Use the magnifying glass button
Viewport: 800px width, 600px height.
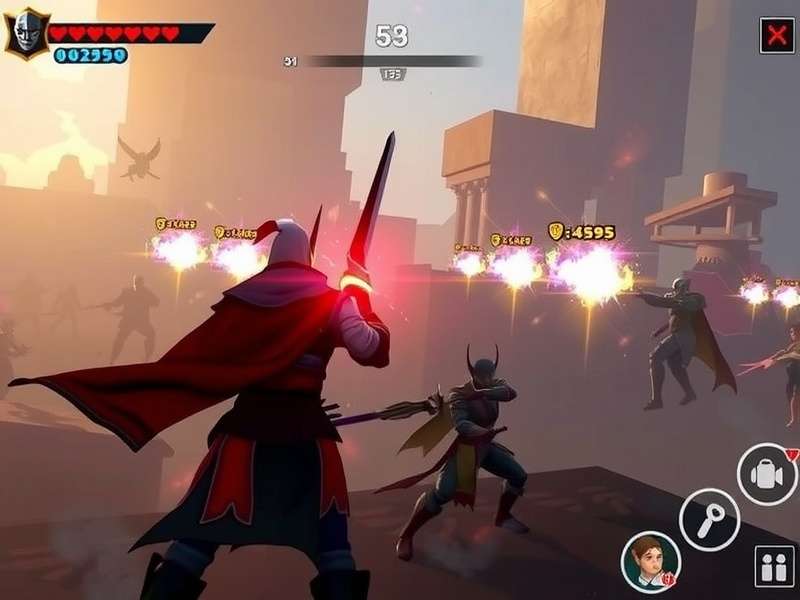pyautogui.click(x=709, y=519)
